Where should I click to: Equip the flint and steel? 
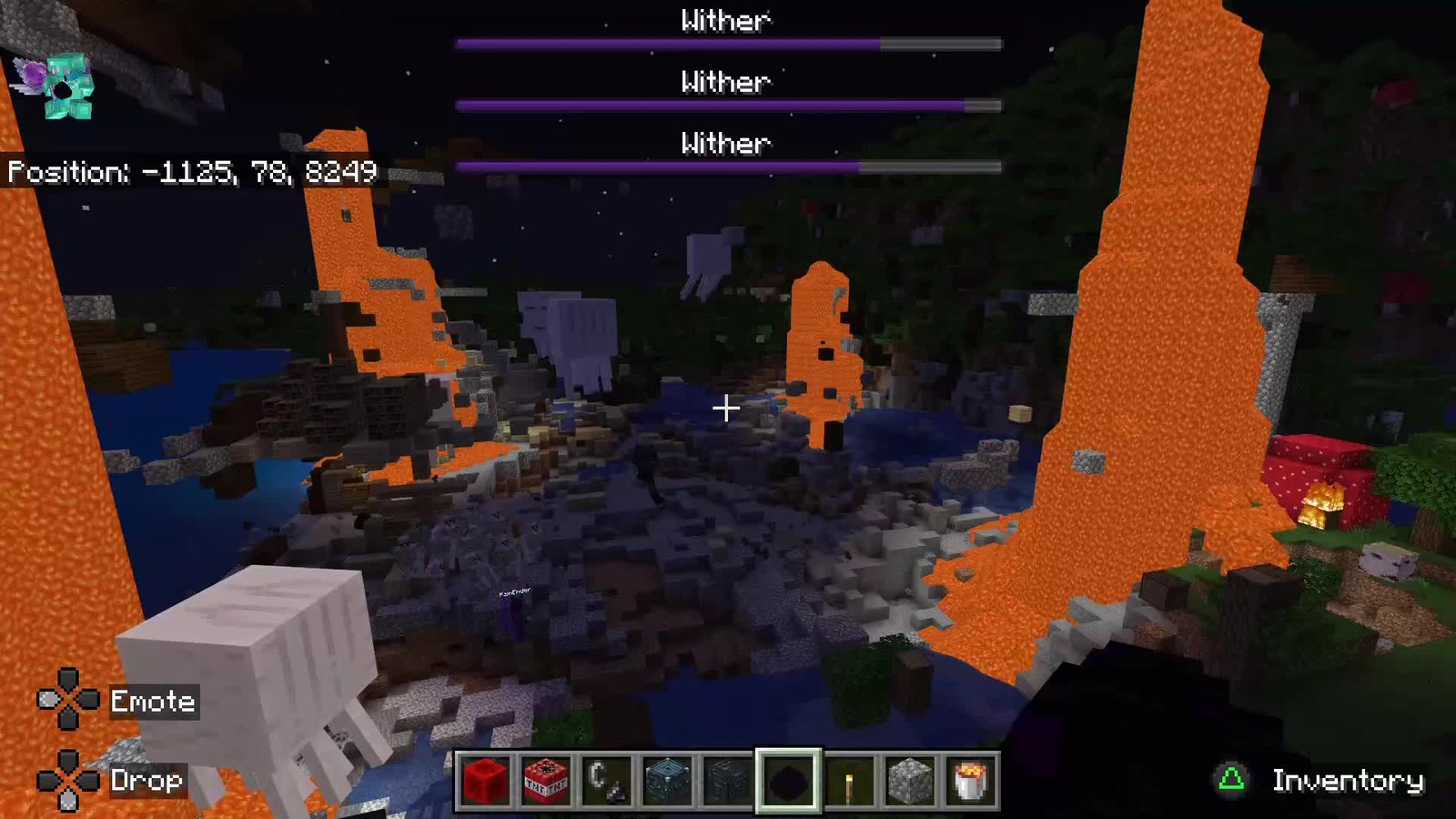(x=606, y=780)
